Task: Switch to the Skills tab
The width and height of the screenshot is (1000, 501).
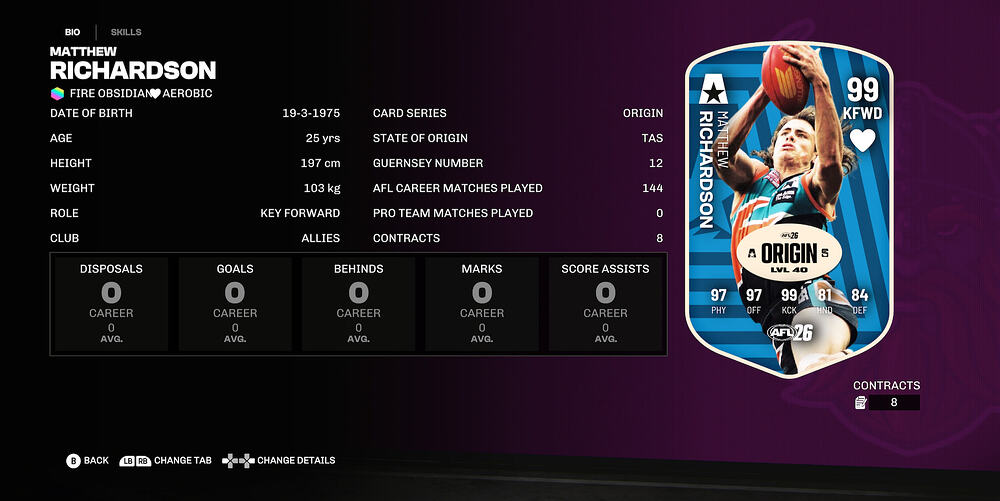Action: 126,32
